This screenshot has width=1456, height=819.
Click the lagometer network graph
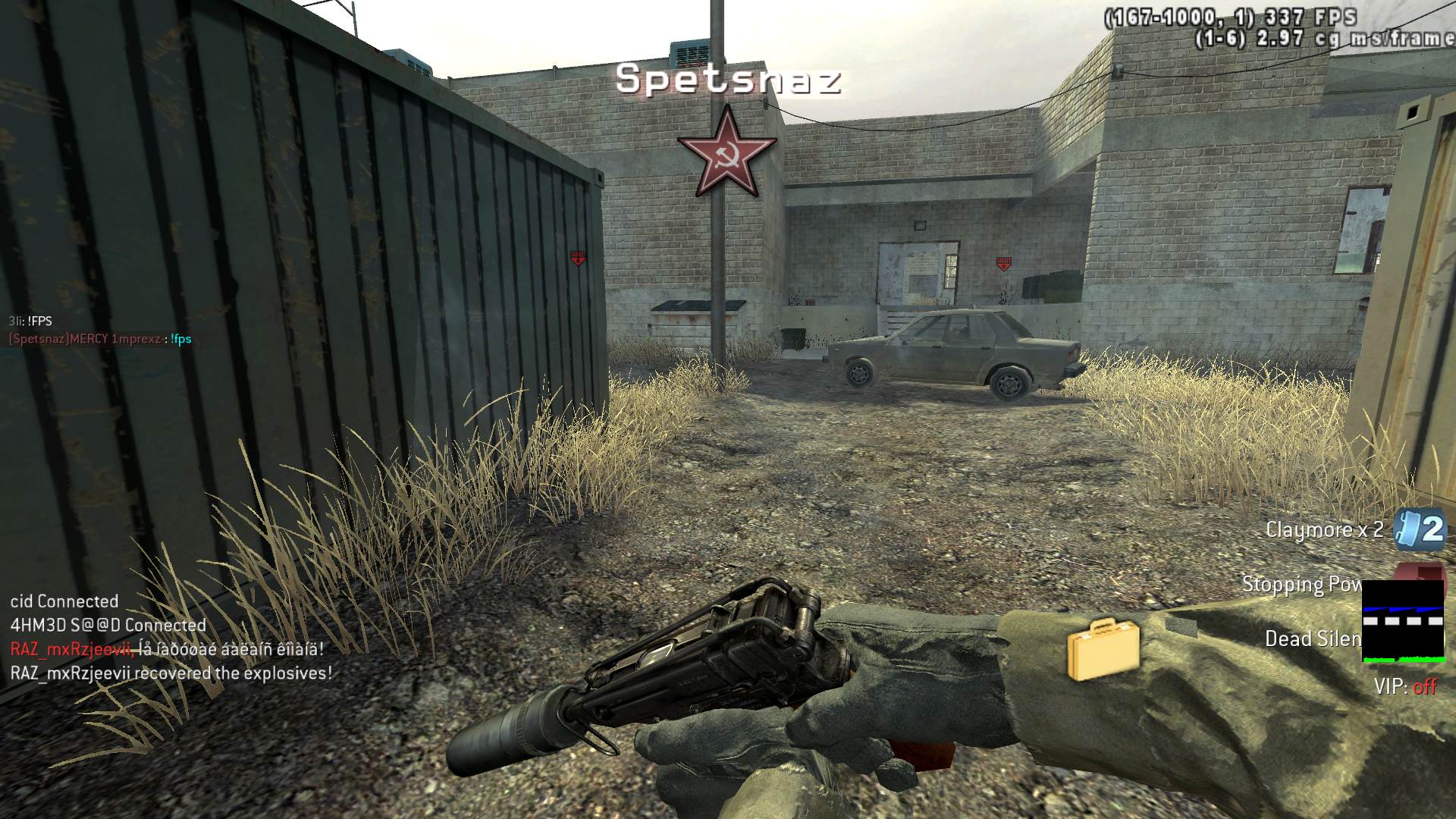pos(1403,622)
